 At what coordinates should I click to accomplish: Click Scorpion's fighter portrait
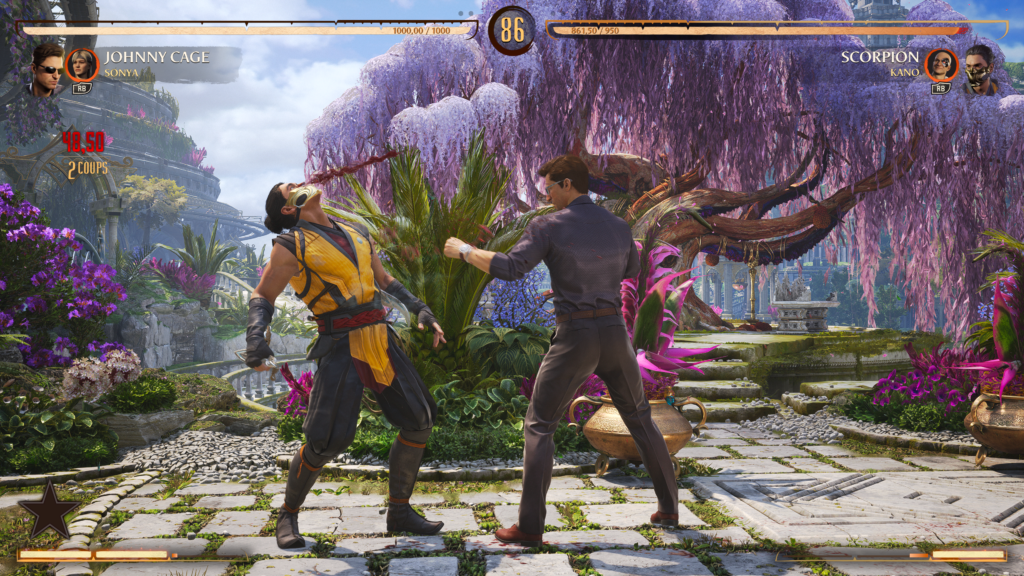coord(981,68)
